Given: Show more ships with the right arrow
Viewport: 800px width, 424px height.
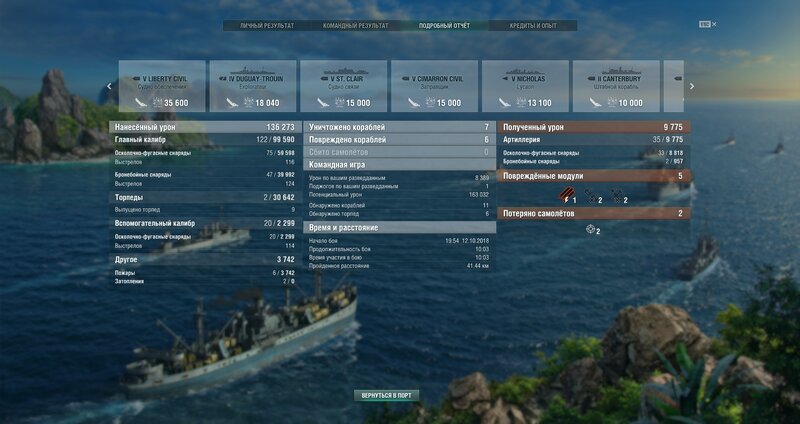Looking at the screenshot, I should 691,86.
